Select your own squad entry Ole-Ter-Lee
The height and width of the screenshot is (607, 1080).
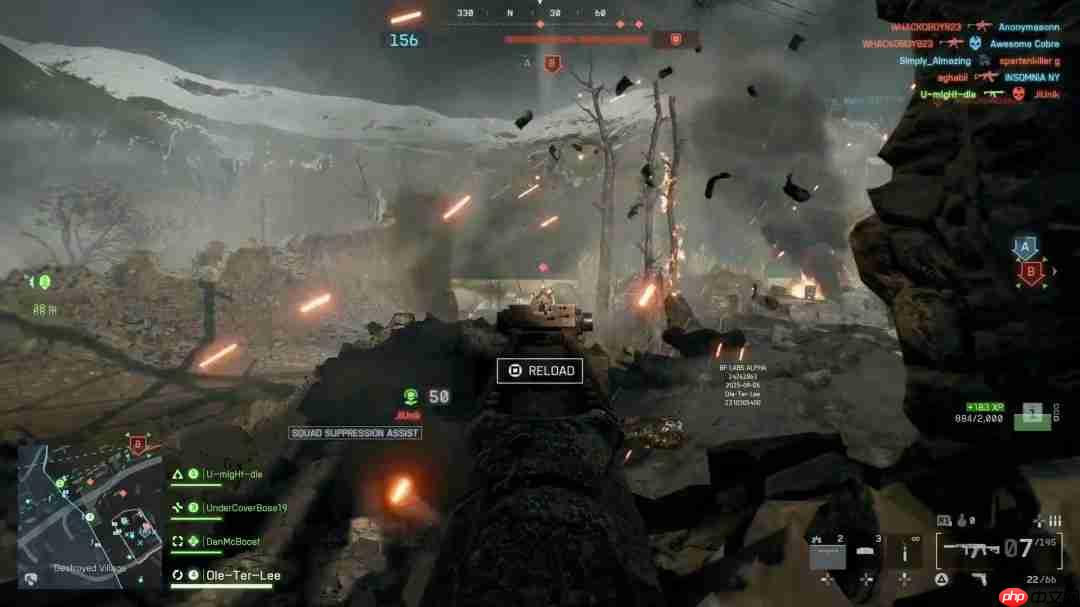pos(242,575)
